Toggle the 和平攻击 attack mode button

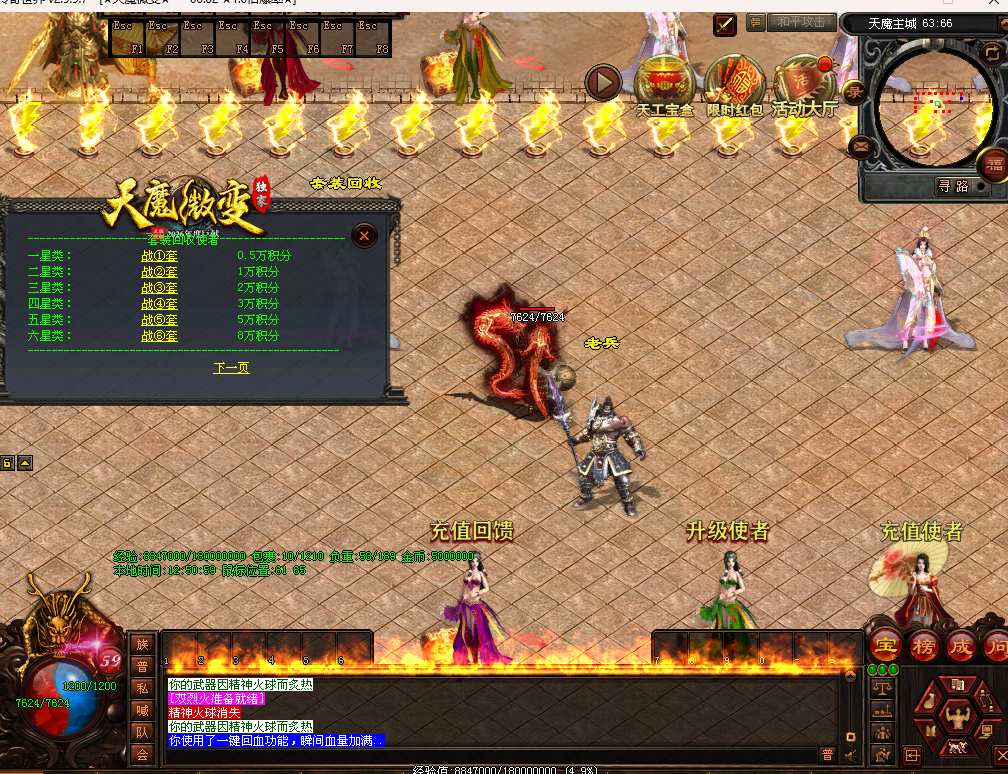click(x=802, y=22)
